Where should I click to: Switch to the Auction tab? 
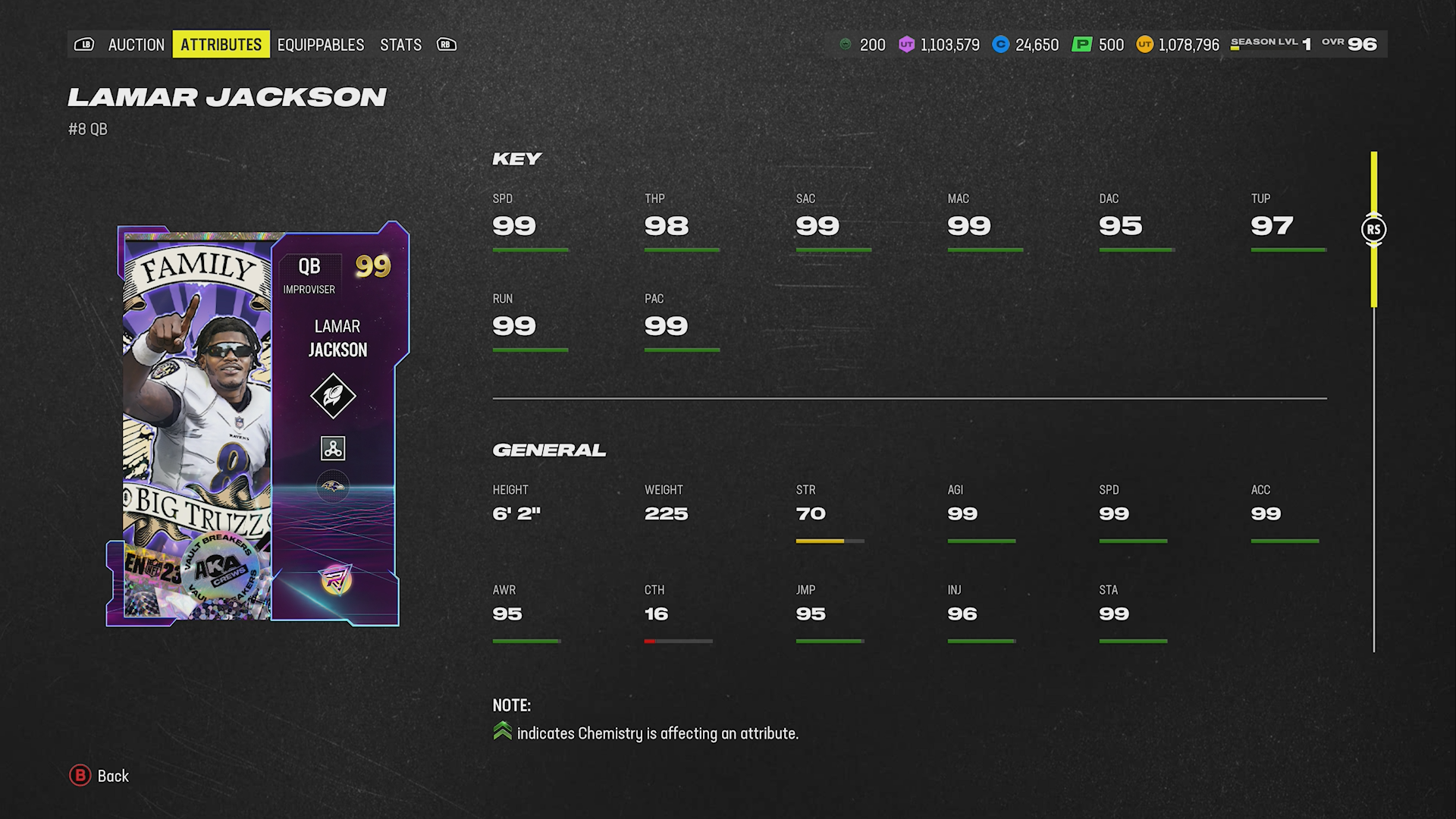136,45
